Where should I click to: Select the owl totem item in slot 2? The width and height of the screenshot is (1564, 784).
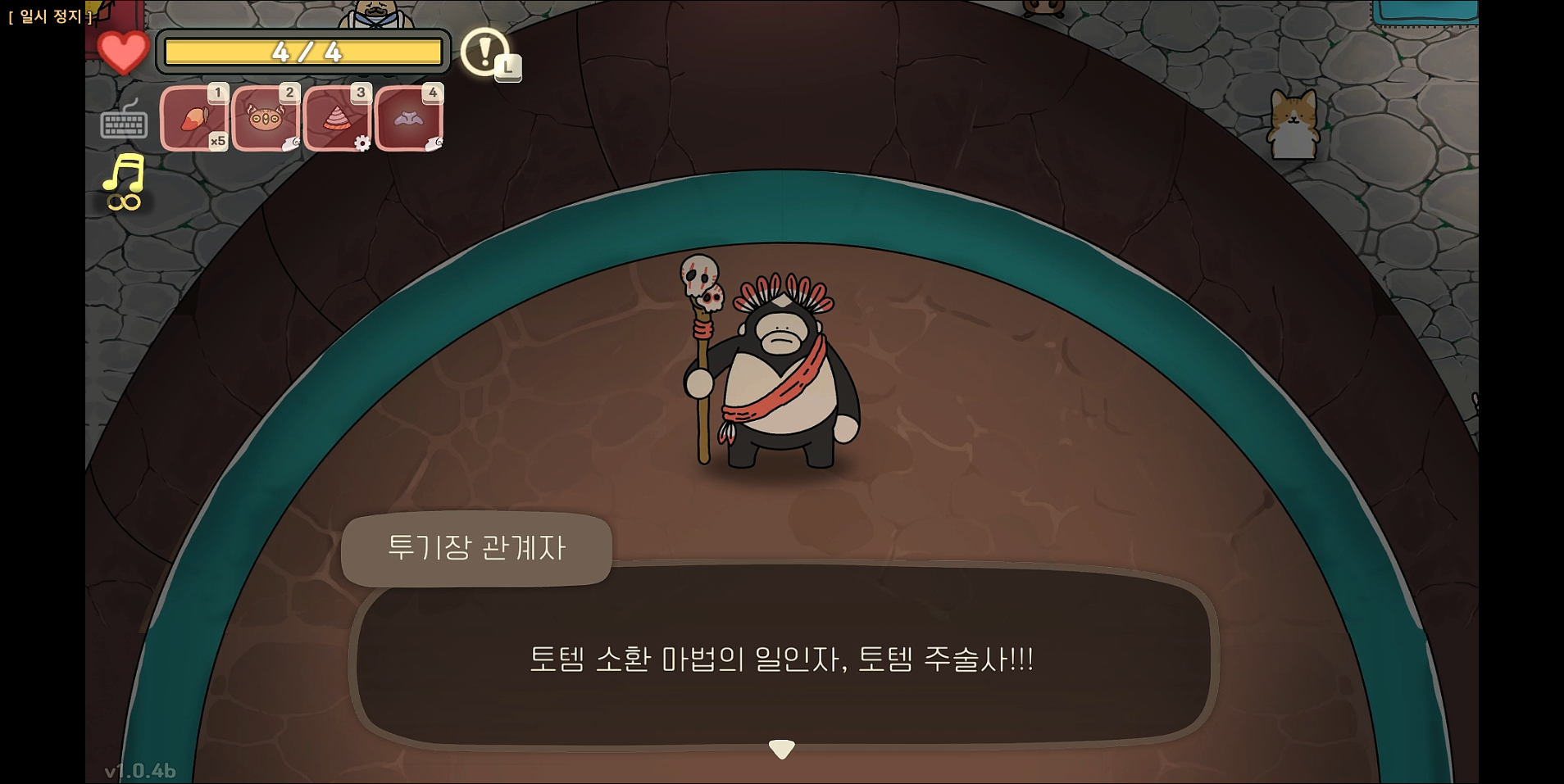(x=266, y=117)
